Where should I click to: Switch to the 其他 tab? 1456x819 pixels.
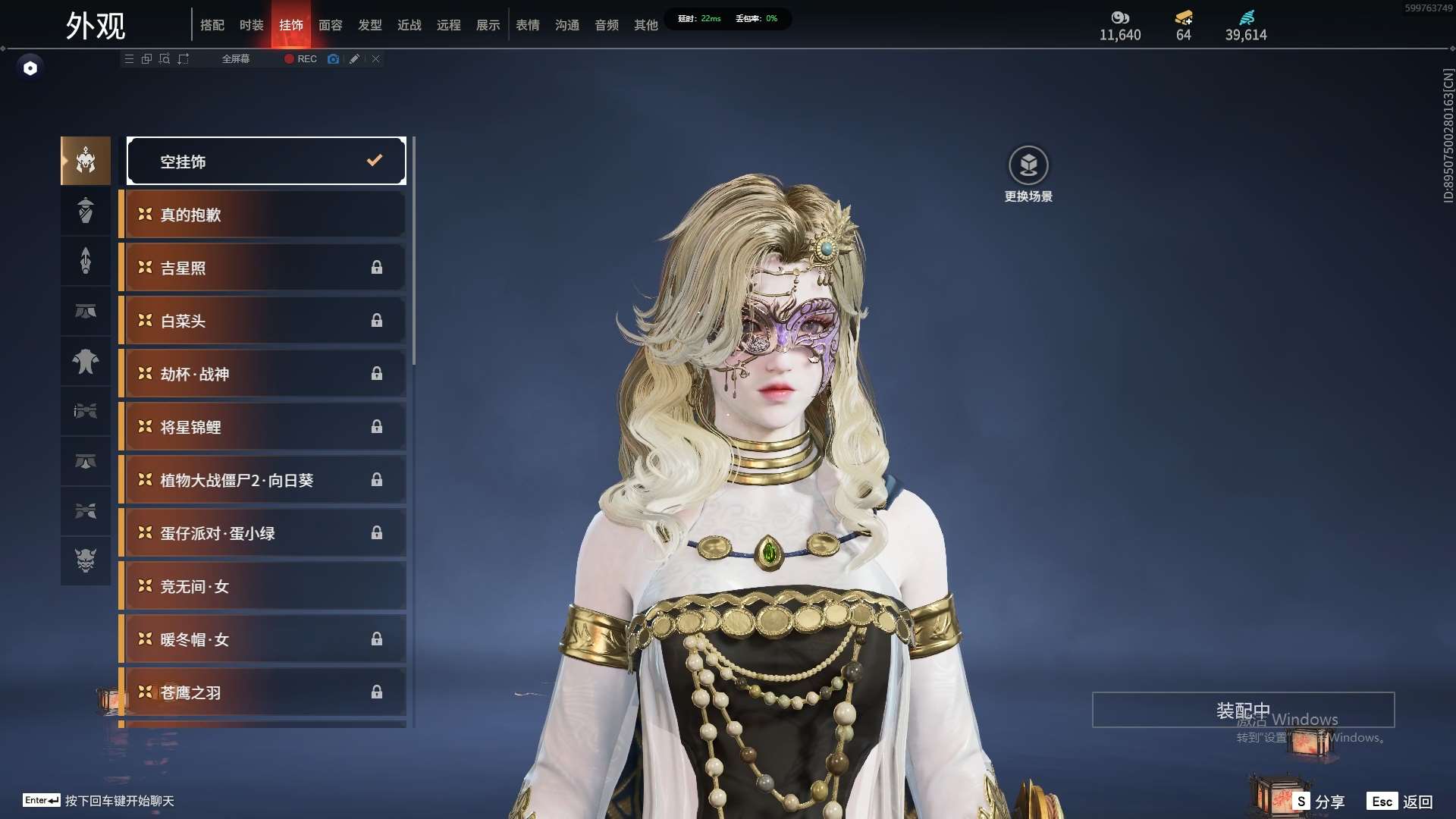(x=645, y=25)
